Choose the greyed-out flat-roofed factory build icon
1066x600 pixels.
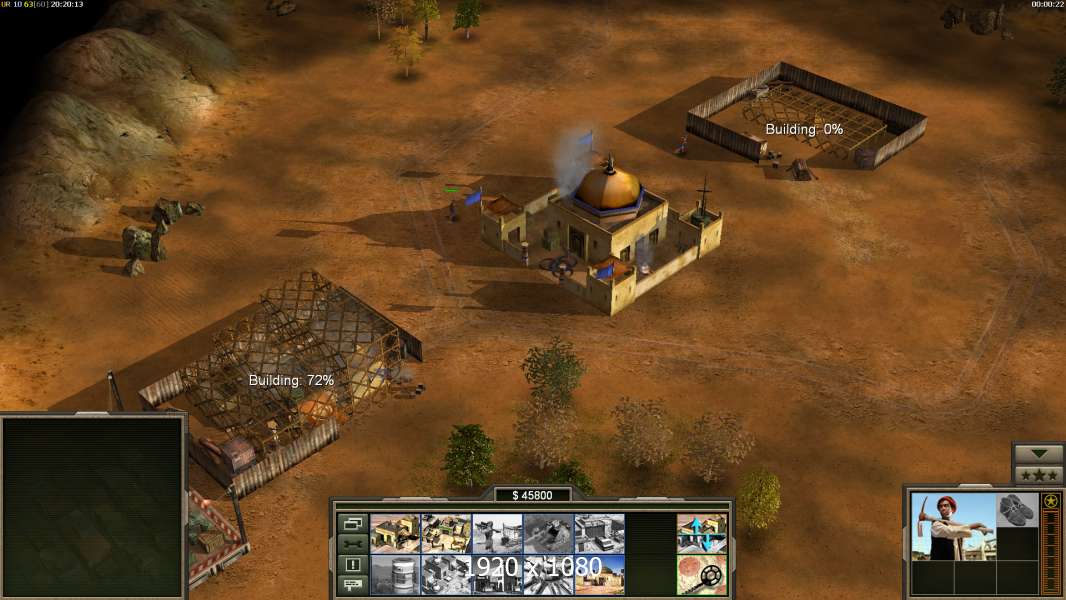[x=599, y=533]
